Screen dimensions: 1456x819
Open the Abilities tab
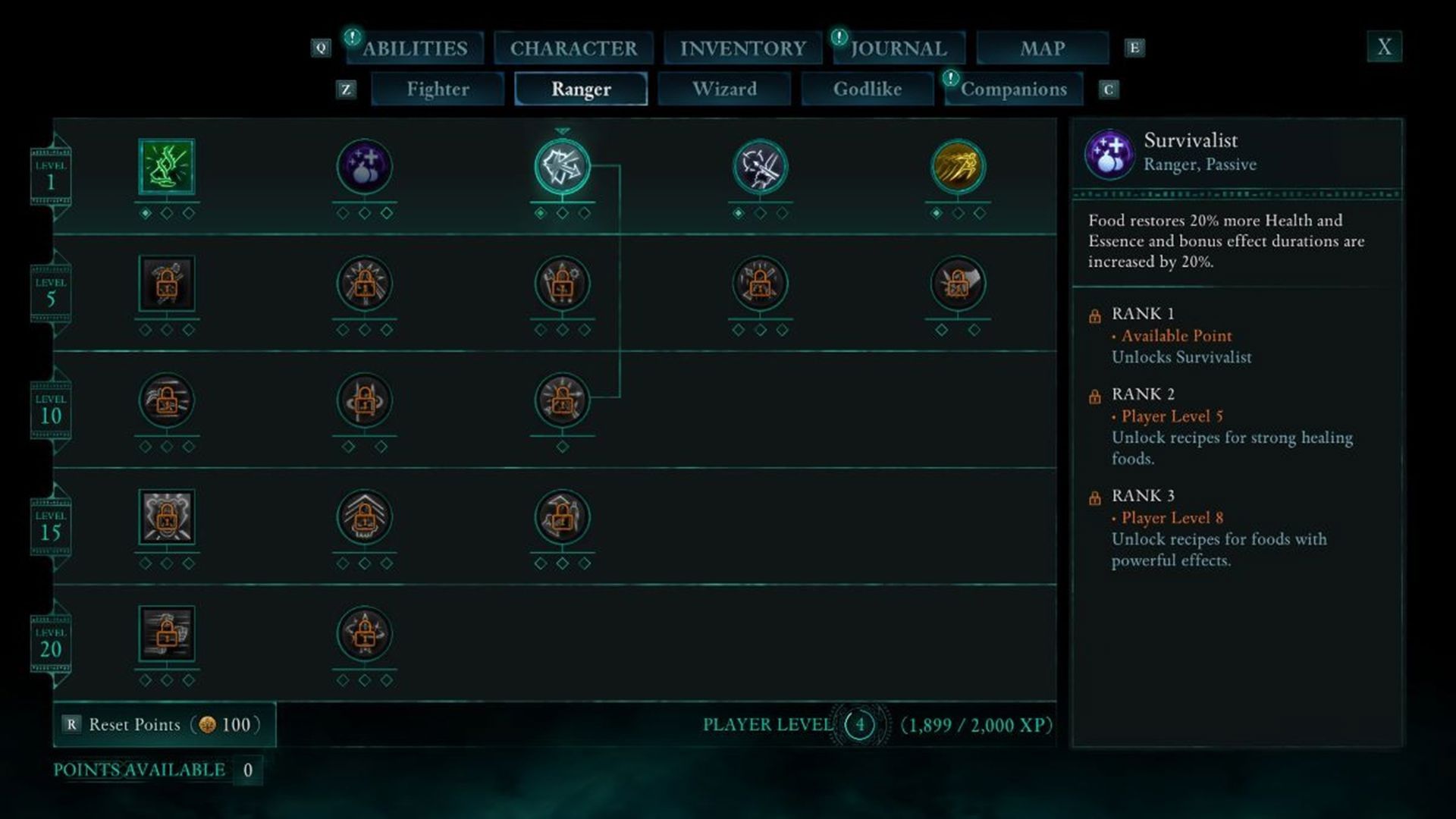(x=415, y=48)
